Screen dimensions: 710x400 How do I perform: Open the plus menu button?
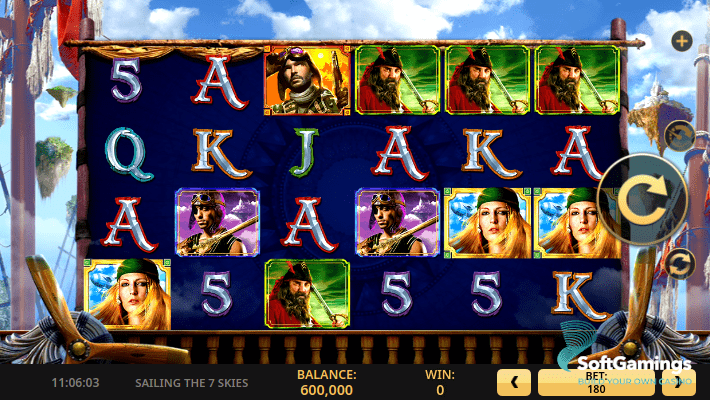682,41
